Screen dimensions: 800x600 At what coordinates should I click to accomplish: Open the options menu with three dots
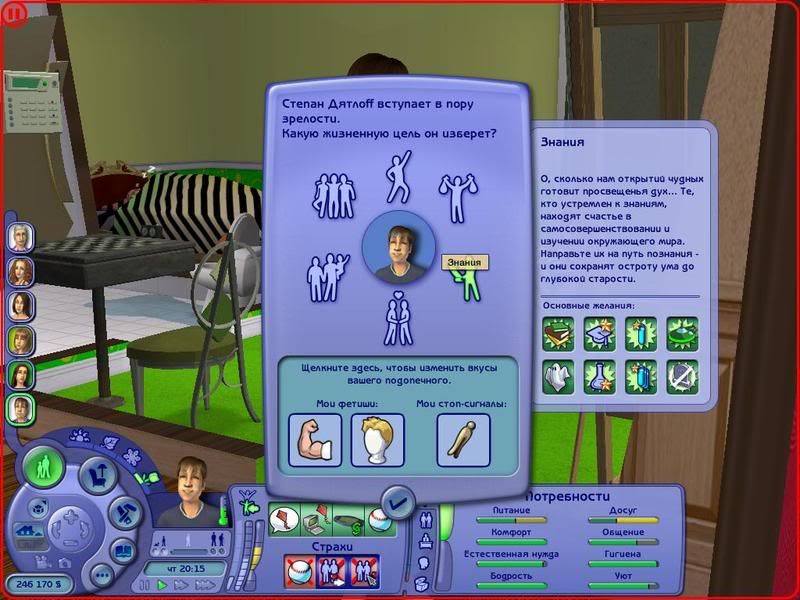100,576
